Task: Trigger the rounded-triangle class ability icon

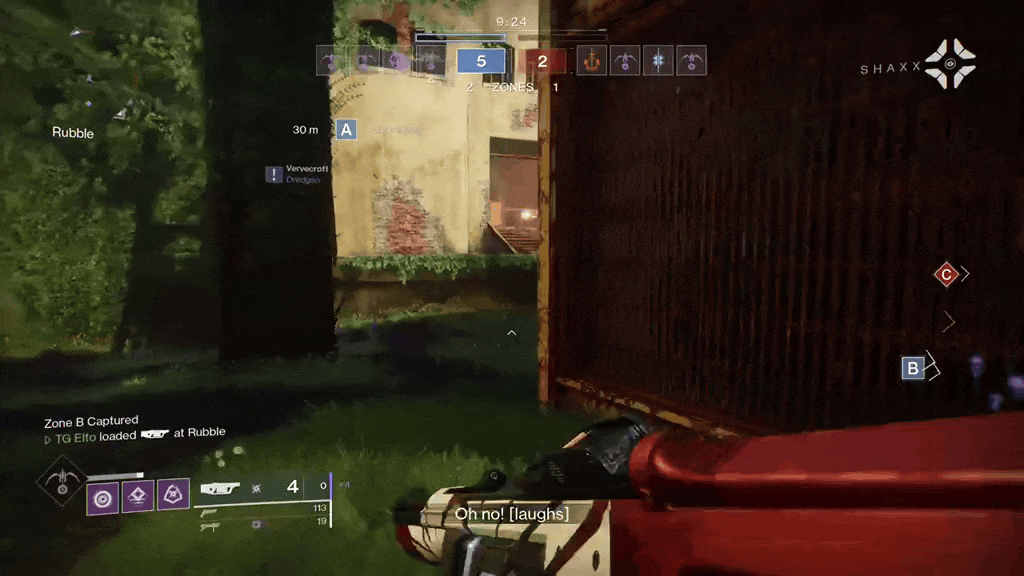Action: [173, 494]
